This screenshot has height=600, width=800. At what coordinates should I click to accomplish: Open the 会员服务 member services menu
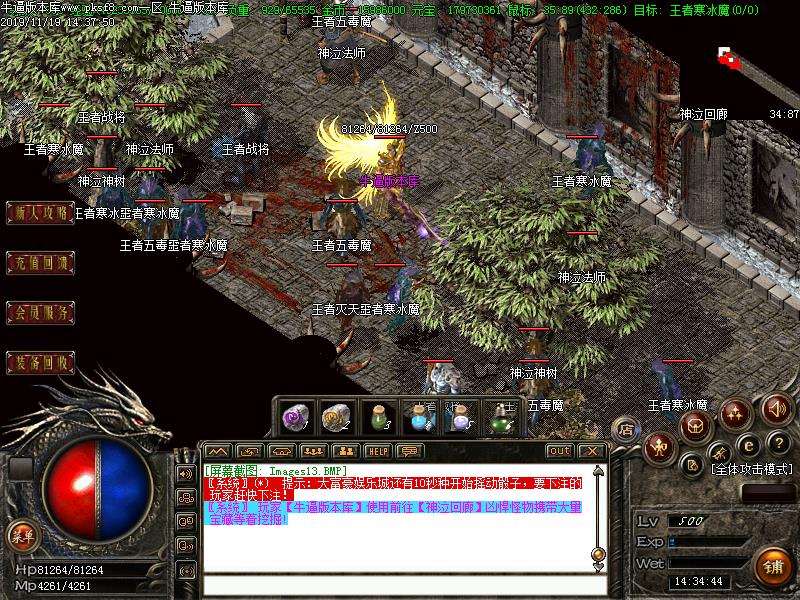tap(42, 313)
